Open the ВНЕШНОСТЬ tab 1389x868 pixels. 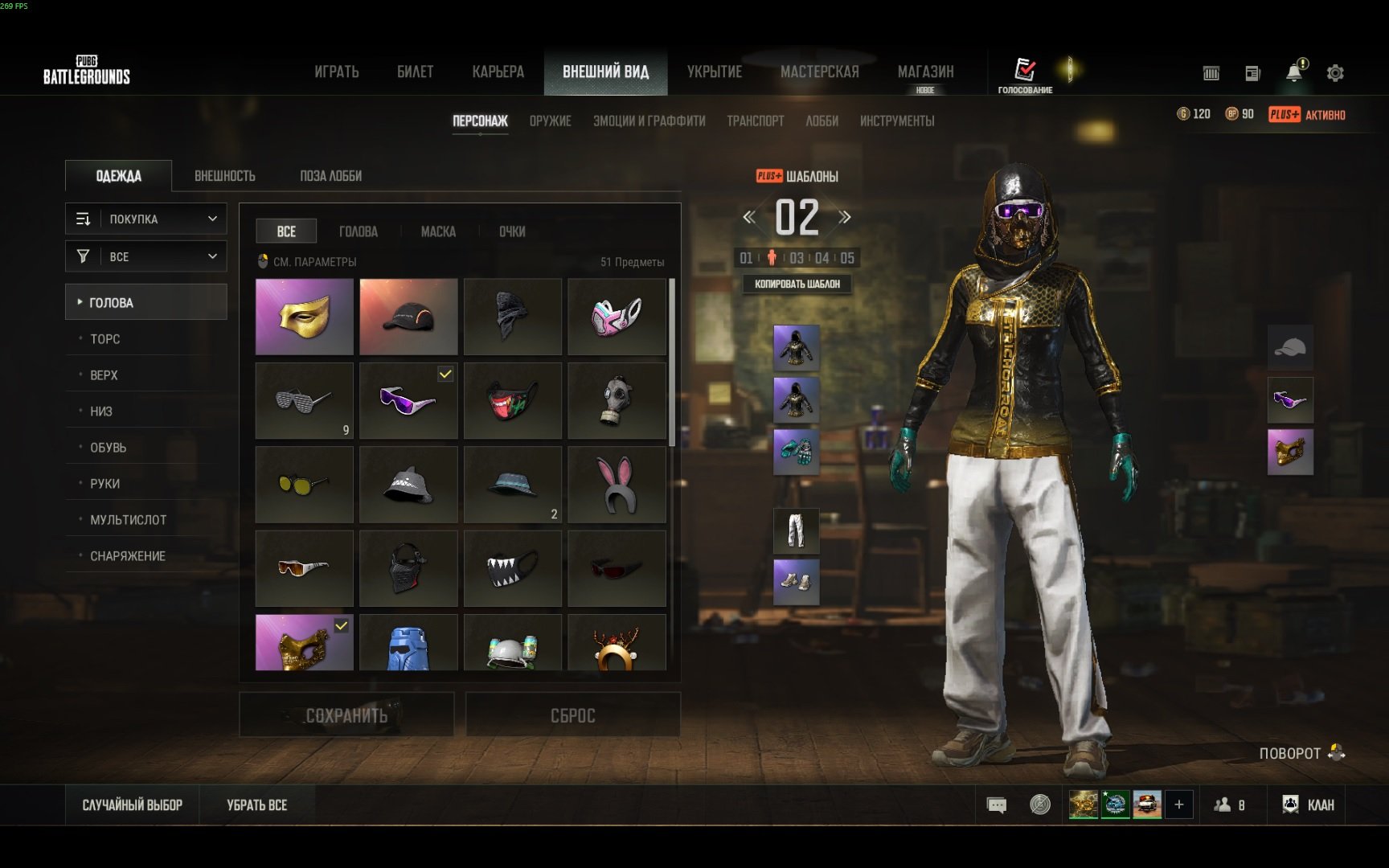click(224, 176)
